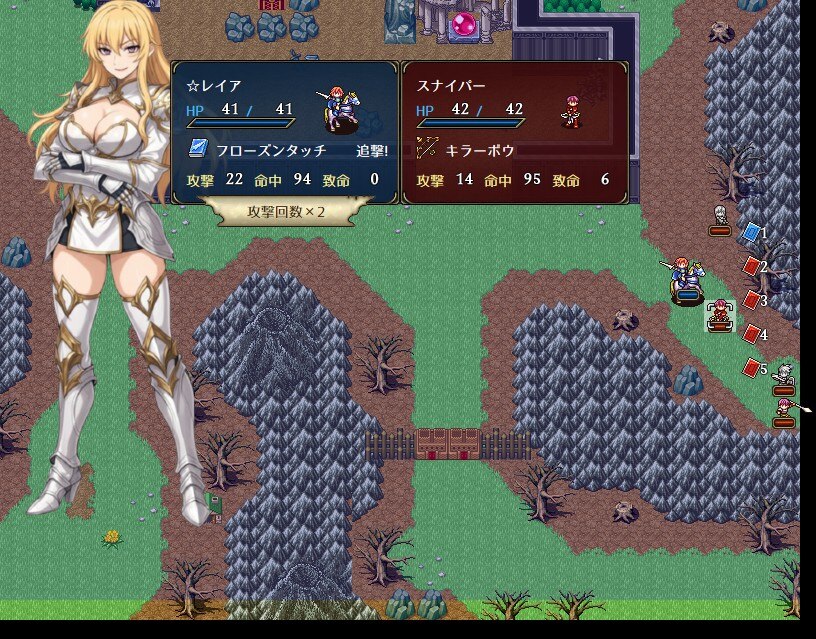Select the targeted Sniper enemy with cursor brackets
This screenshot has height=639, width=816.
pyautogui.click(x=718, y=316)
